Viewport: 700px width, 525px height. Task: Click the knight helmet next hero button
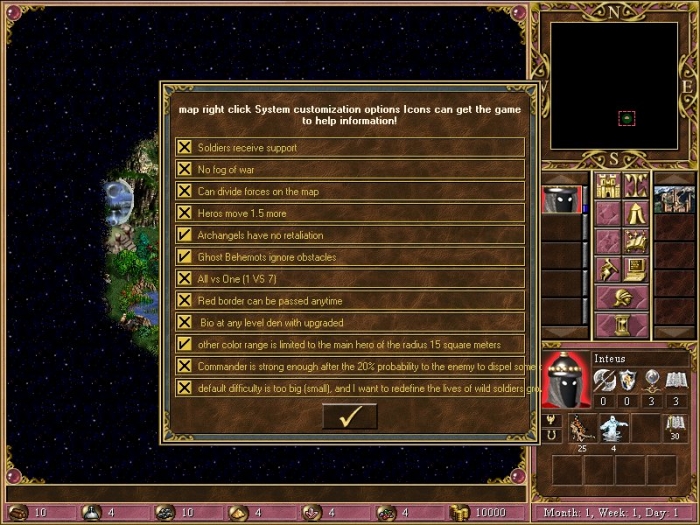click(621, 297)
